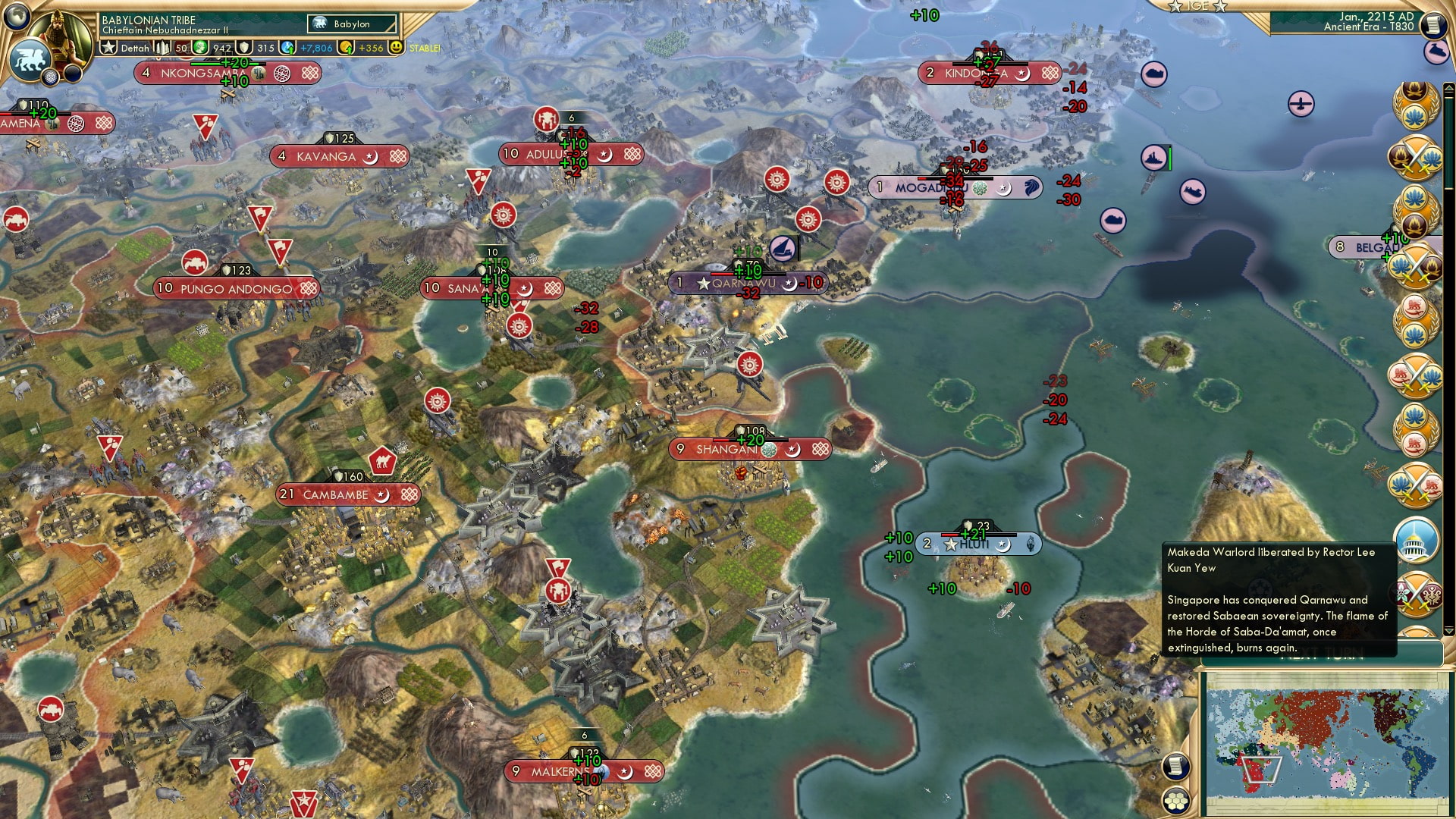1456x819 pixels.
Task: Click the green science icon showing 942
Action: pos(199,48)
